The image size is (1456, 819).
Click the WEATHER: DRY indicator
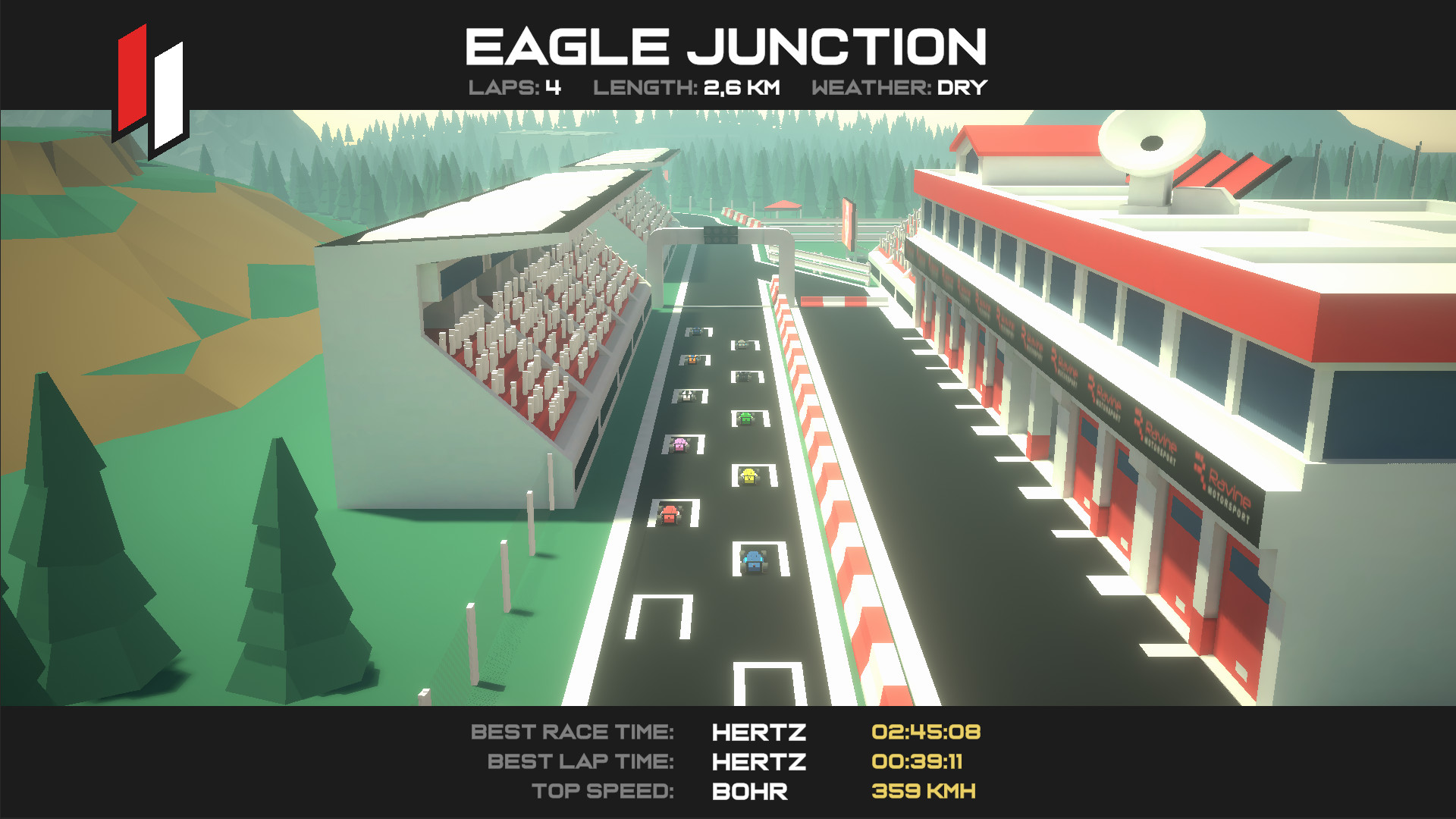899,88
